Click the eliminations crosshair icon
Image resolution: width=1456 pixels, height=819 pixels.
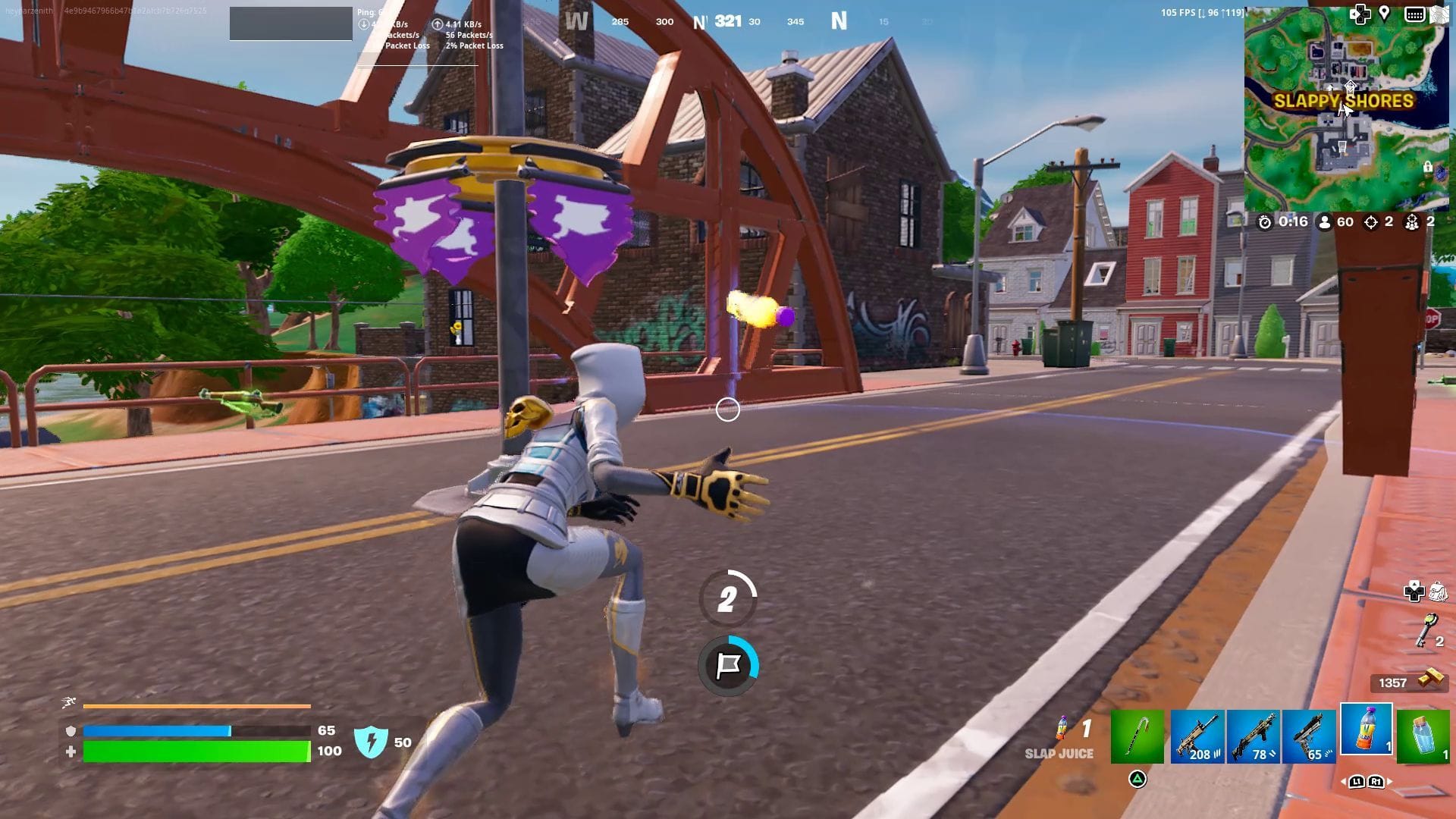click(1369, 222)
